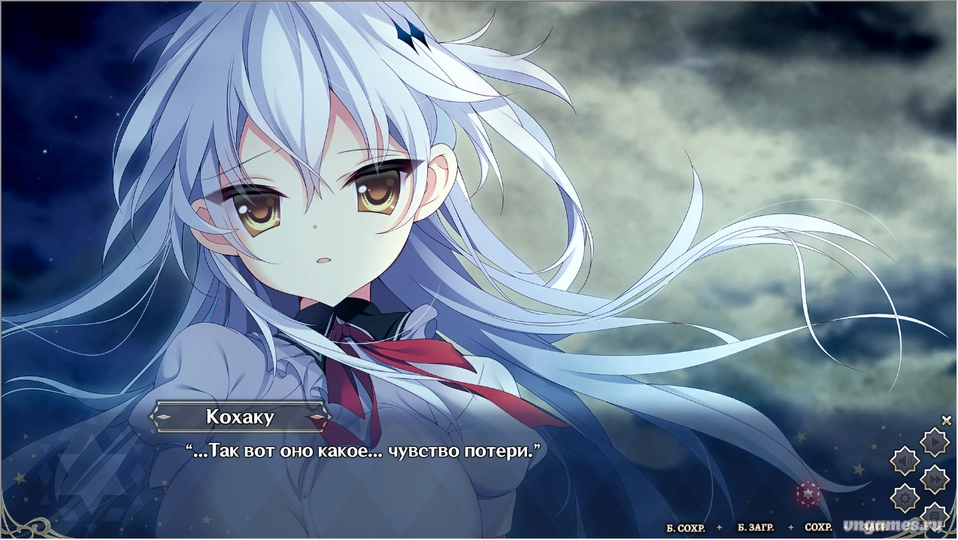Replay the voice line with the speaker icon
Image resolution: width=958 pixels, height=540 pixels.
coord(905,460)
